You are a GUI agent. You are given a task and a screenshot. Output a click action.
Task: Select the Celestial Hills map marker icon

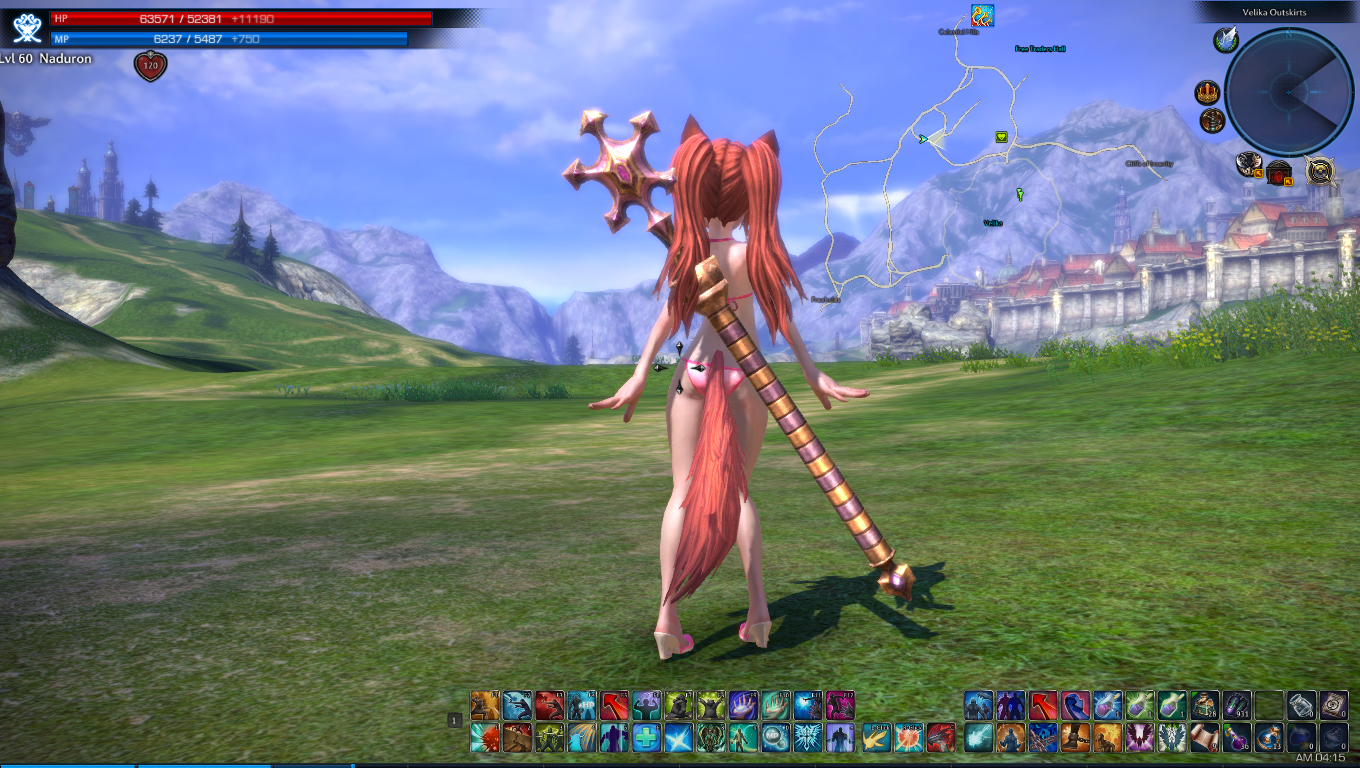tap(981, 15)
